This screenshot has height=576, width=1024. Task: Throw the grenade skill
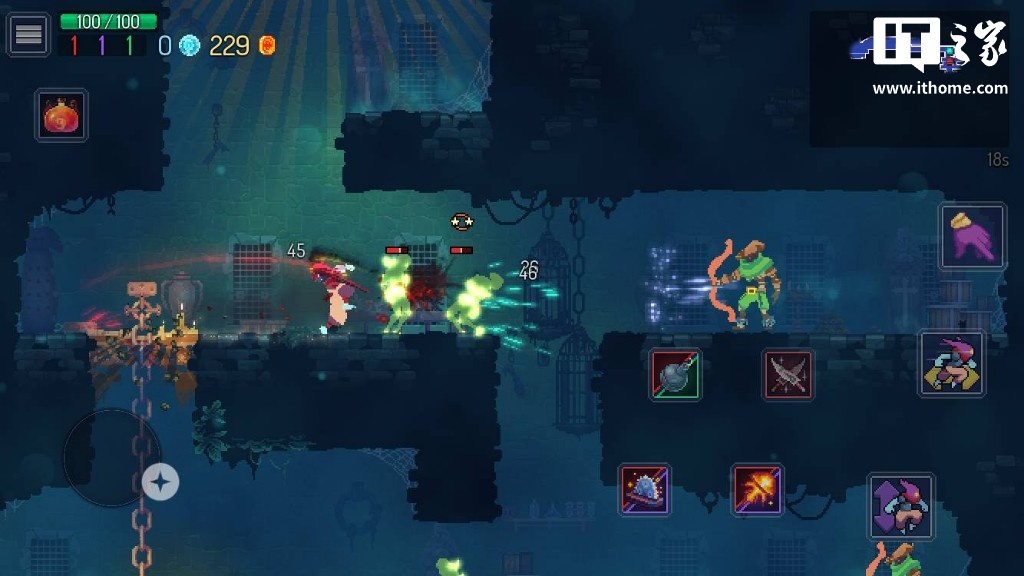click(675, 375)
